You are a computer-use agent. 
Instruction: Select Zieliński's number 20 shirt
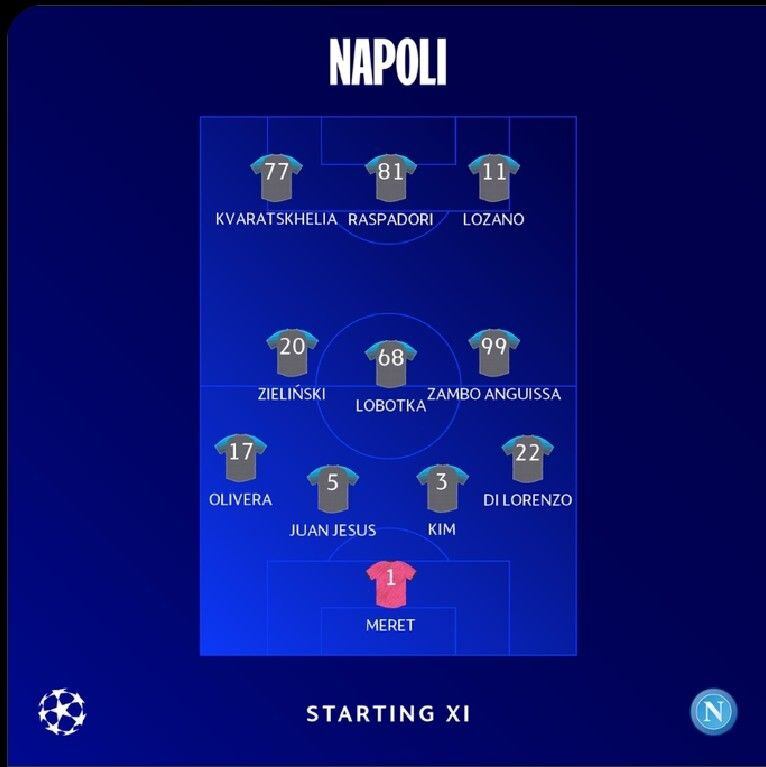pyautogui.click(x=292, y=353)
